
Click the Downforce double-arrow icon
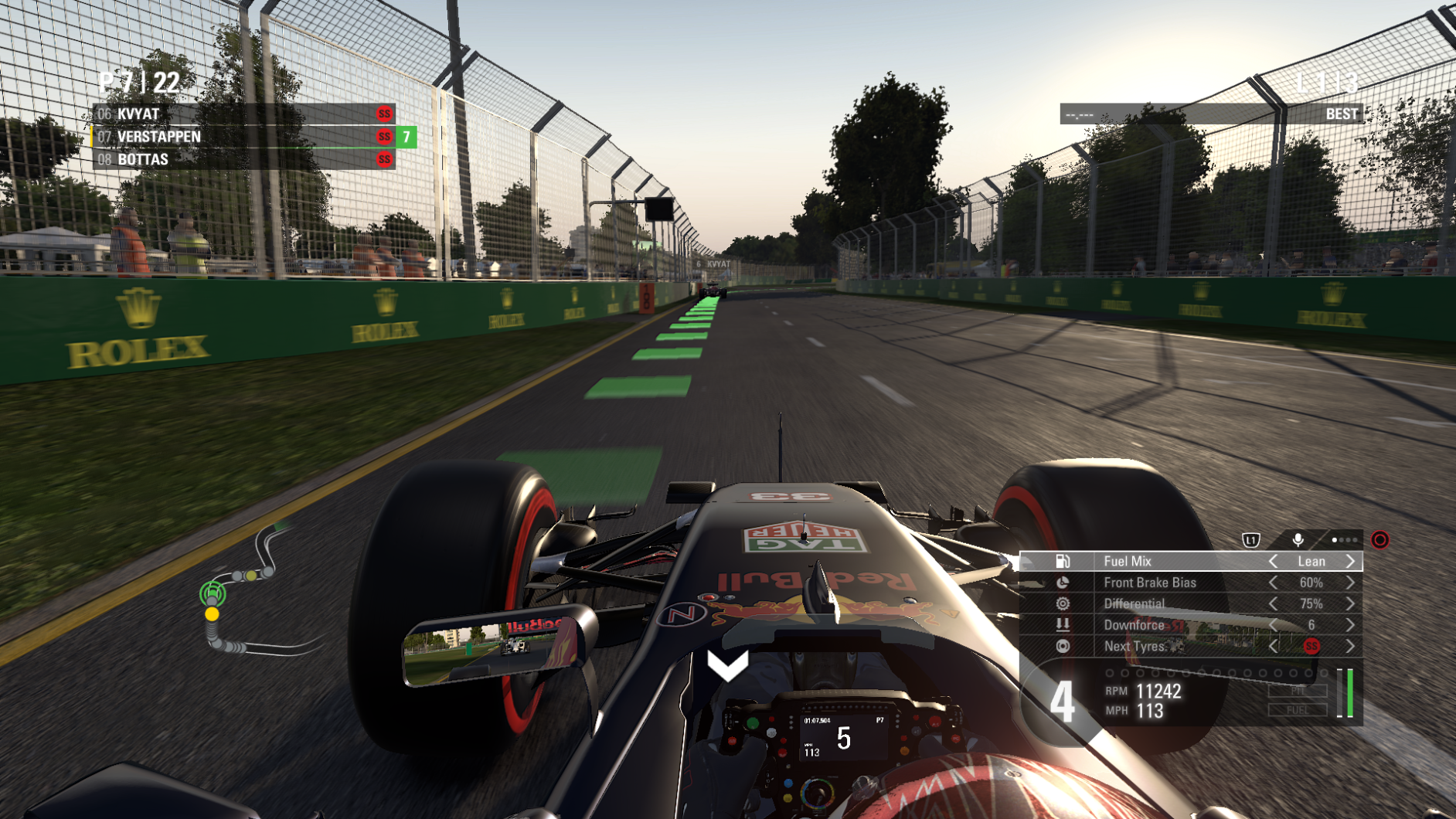point(1063,626)
